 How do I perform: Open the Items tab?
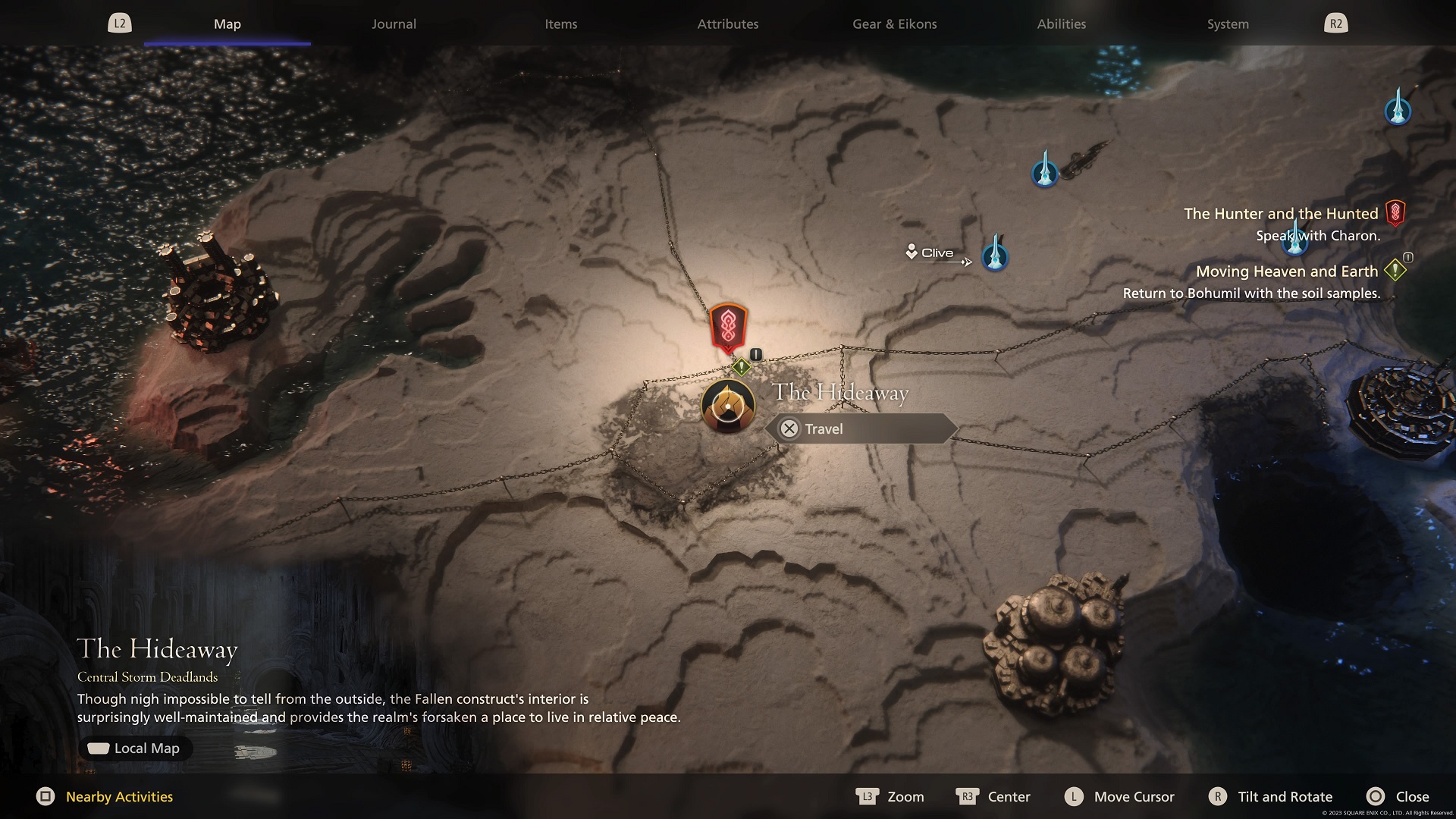pyautogui.click(x=560, y=24)
